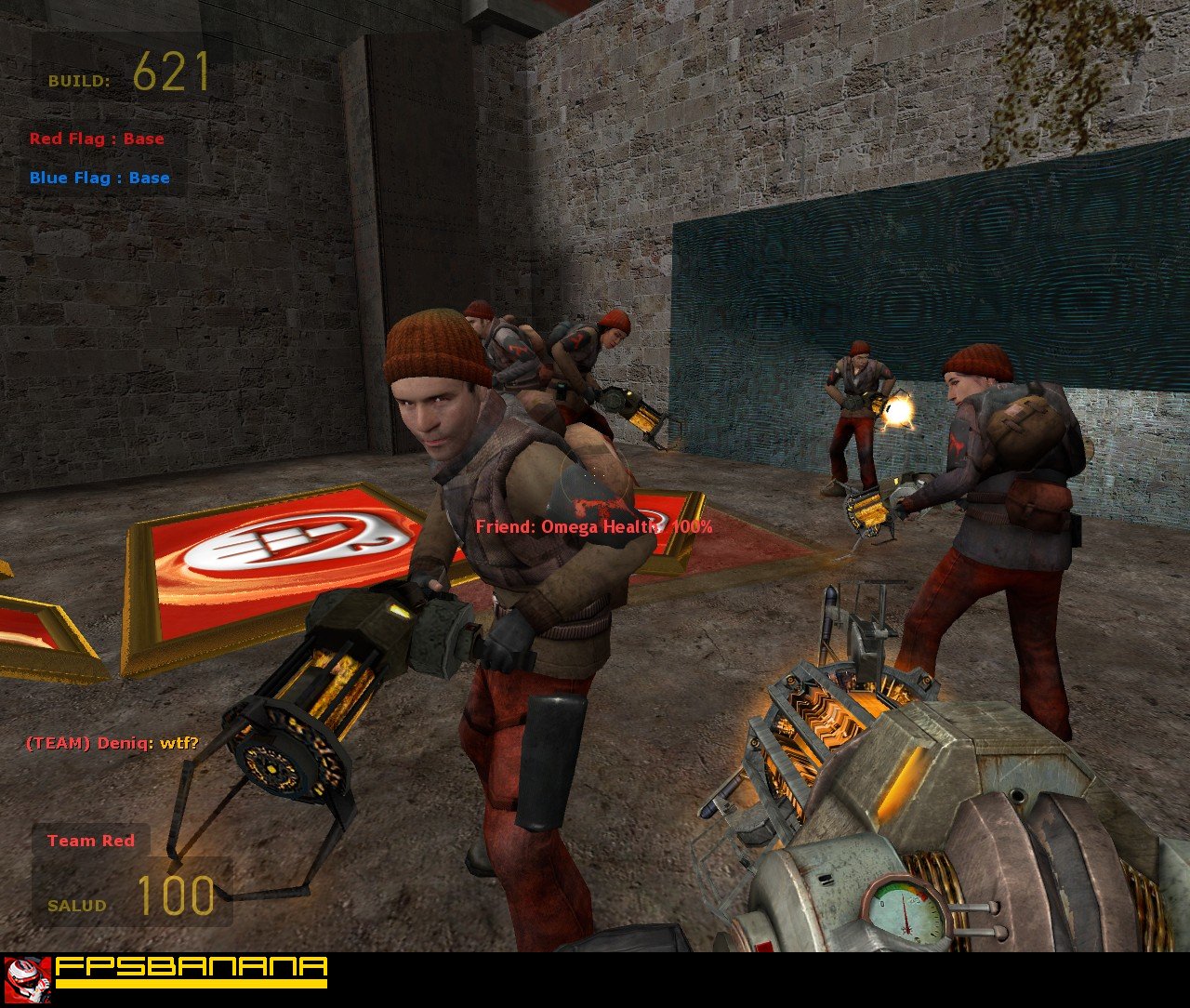The width and height of the screenshot is (1190, 1008).
Task: Toggle the Red Flag : Base indicator
Action: click(97, 139)
